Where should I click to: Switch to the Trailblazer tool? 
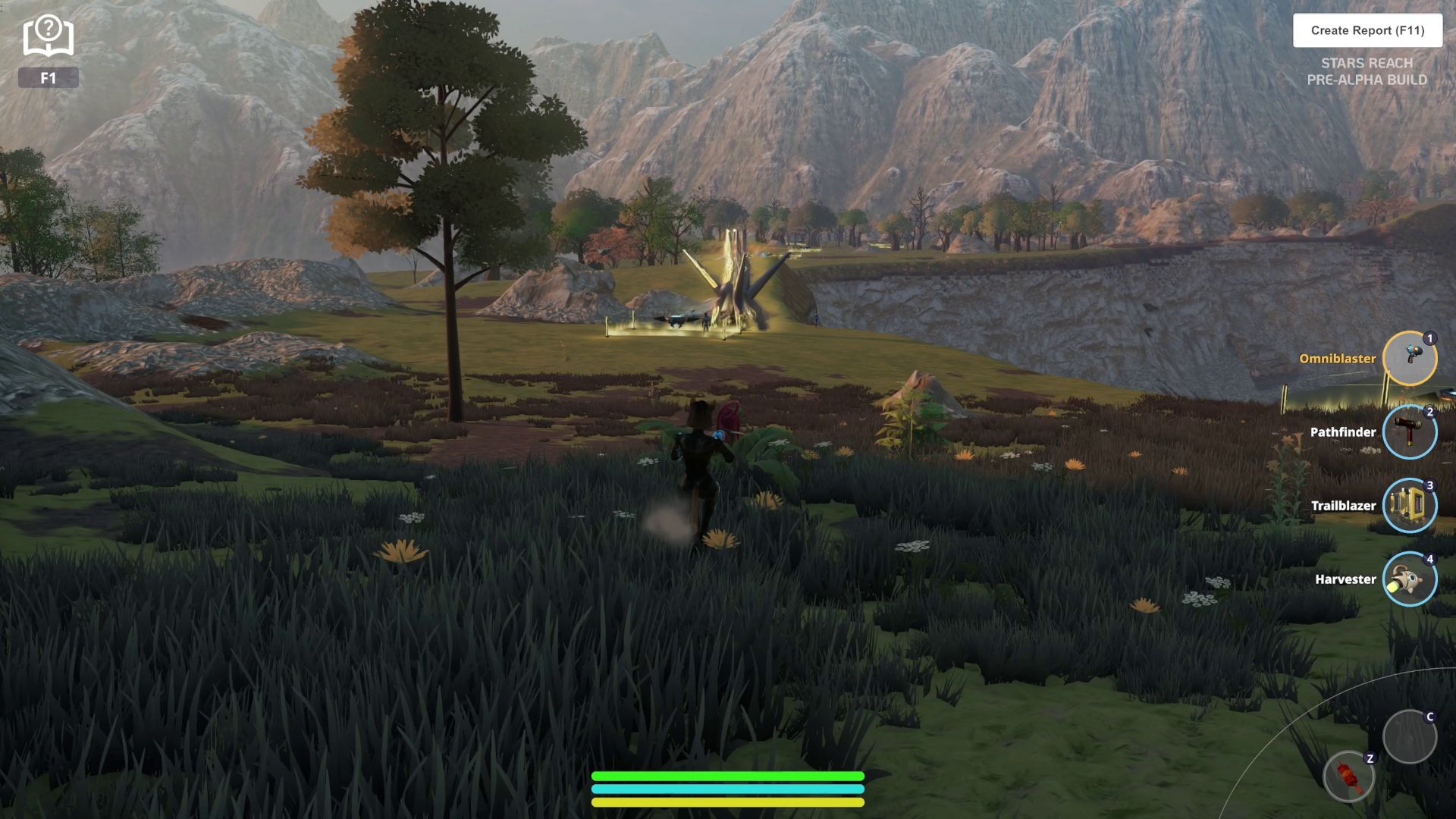click(1409, 506)
